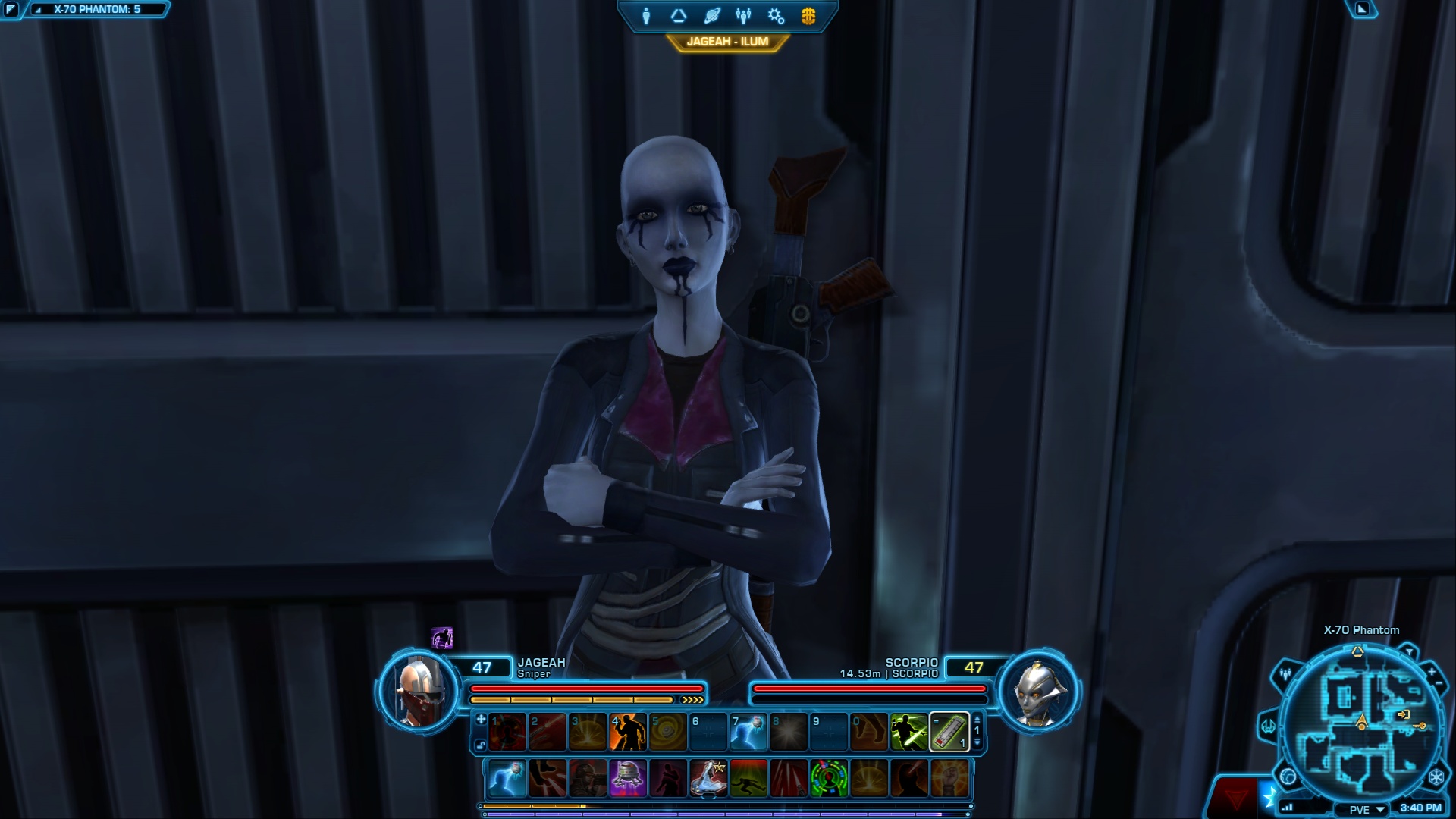Activate the green radar scan ability
Screen dimensions: 1456x819
coord(829,778)
